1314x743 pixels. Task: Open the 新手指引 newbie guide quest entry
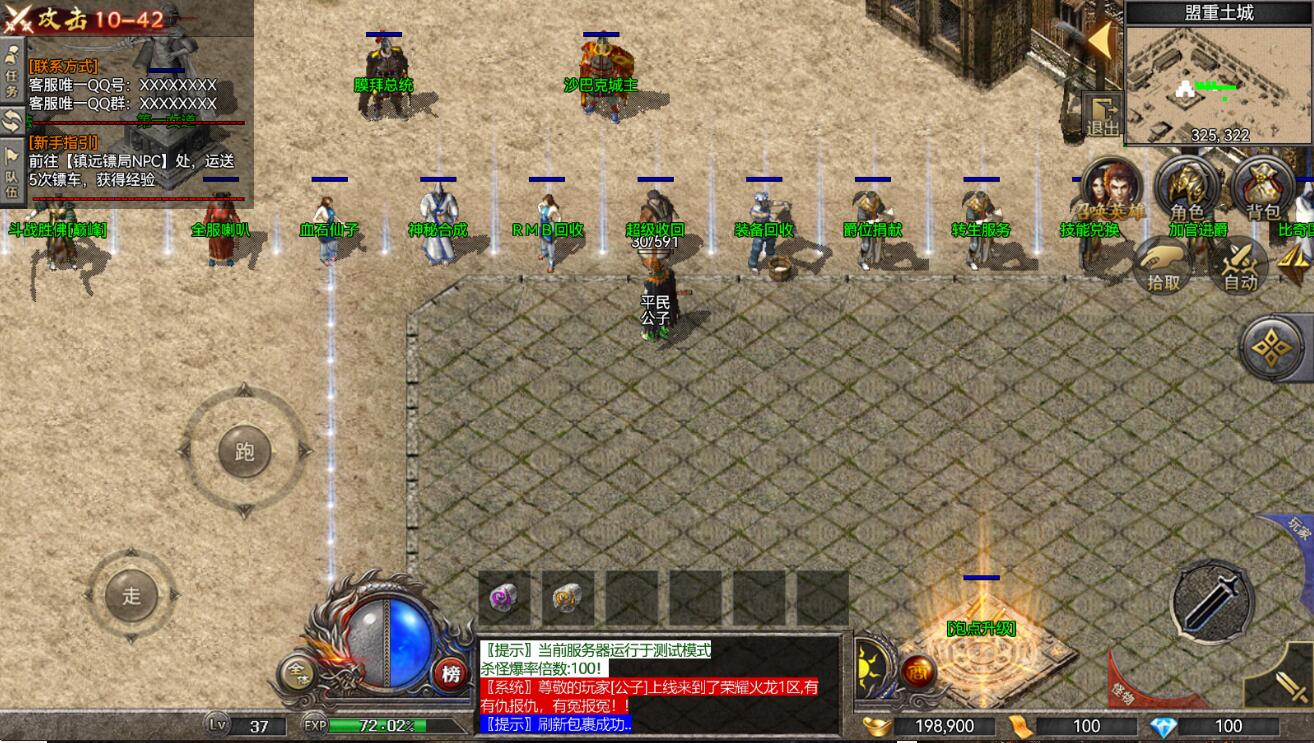63,142
